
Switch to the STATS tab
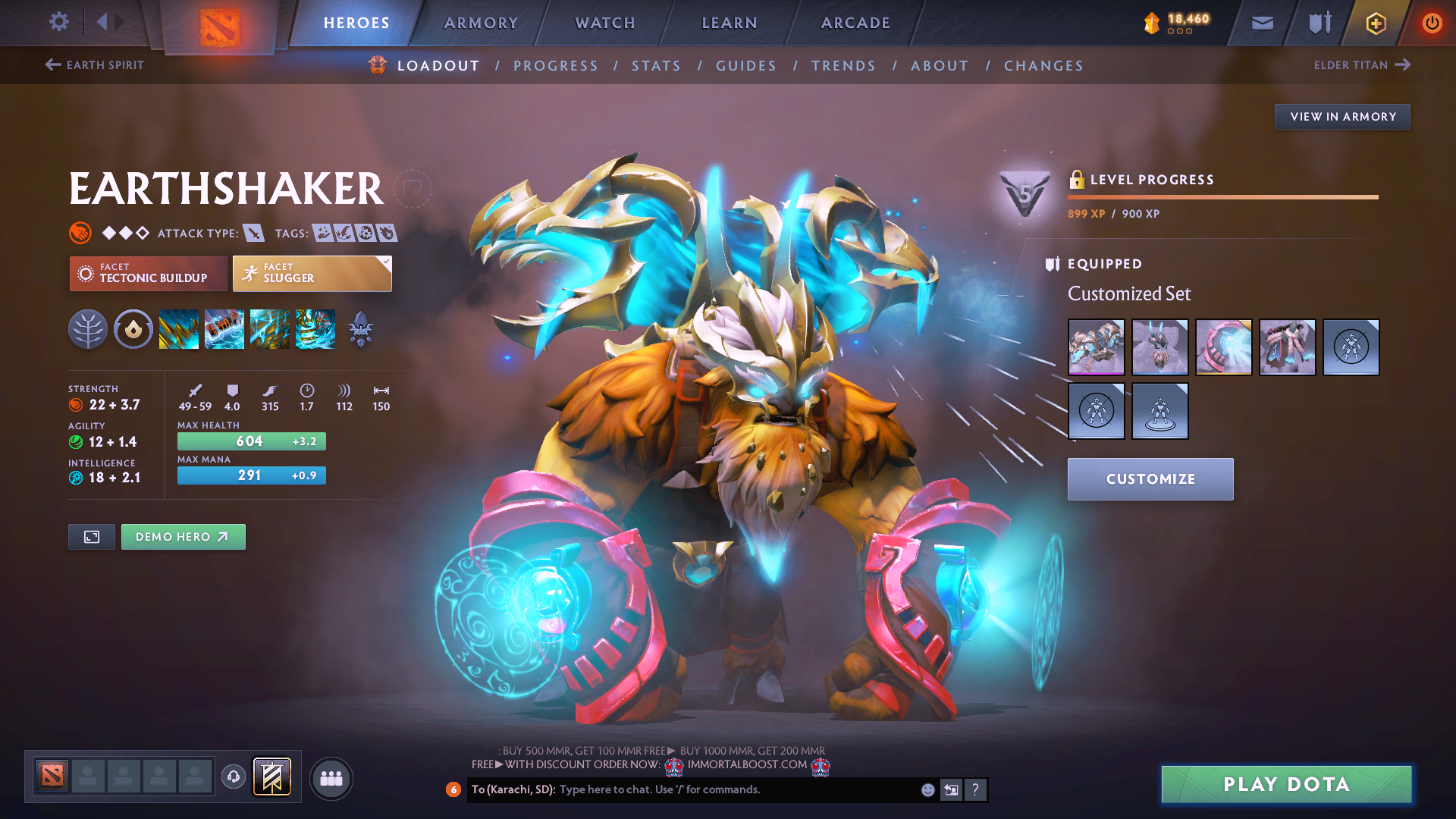[656, 65]
